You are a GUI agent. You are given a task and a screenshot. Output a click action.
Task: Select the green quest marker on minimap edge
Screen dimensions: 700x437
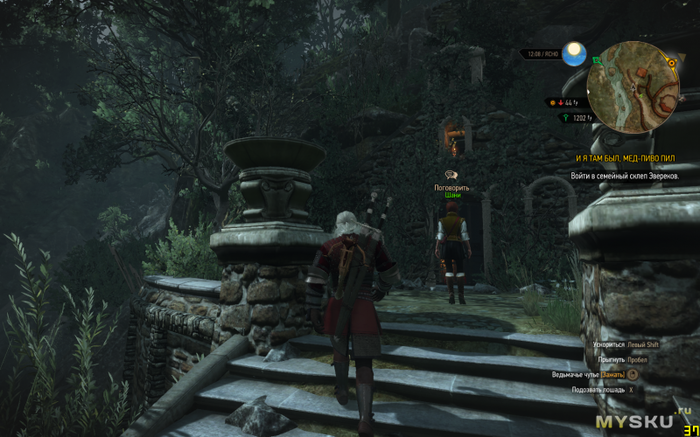tap(596, 60)
